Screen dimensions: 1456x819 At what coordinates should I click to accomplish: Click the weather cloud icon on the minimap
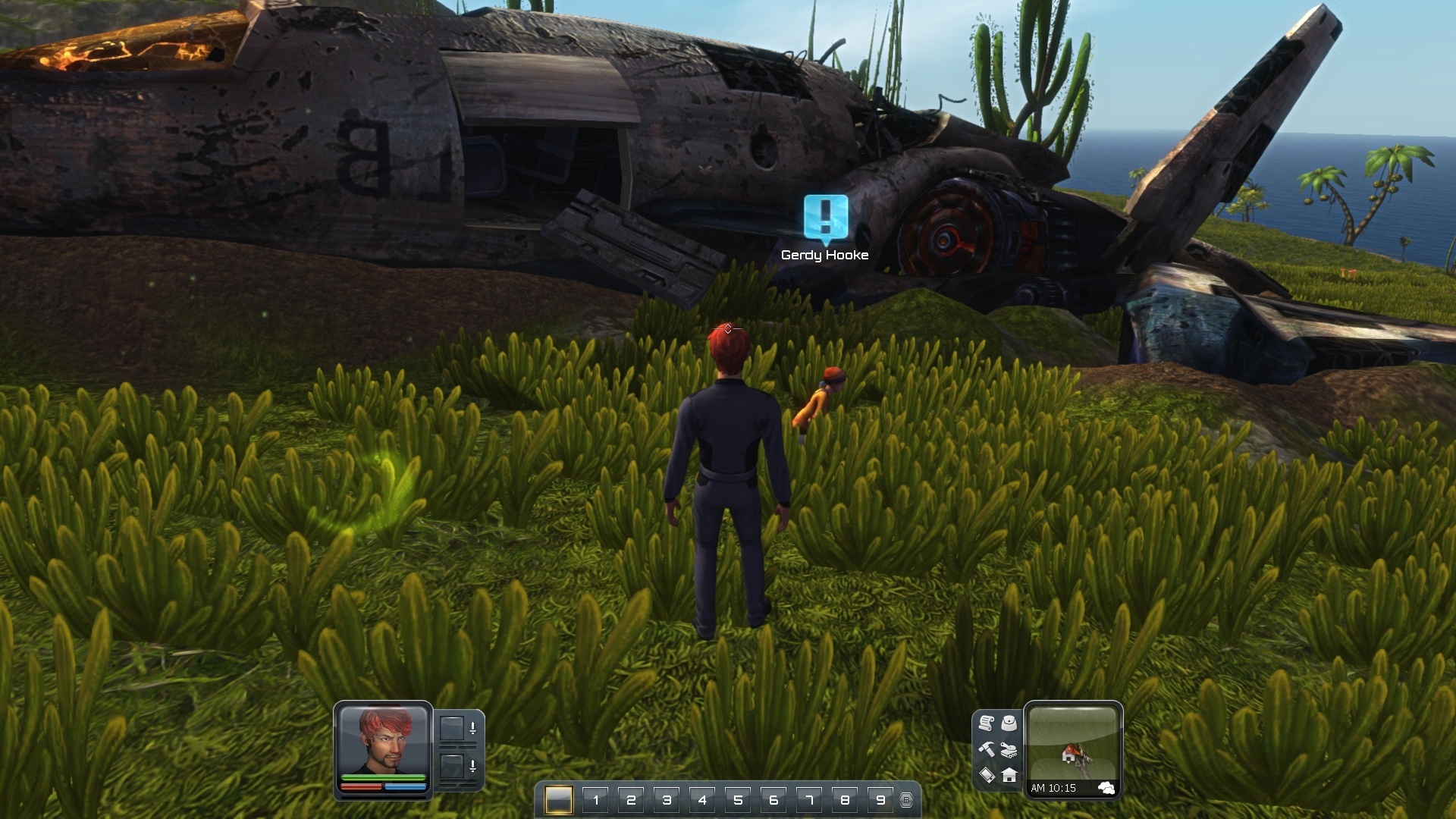pos(1110,789)
